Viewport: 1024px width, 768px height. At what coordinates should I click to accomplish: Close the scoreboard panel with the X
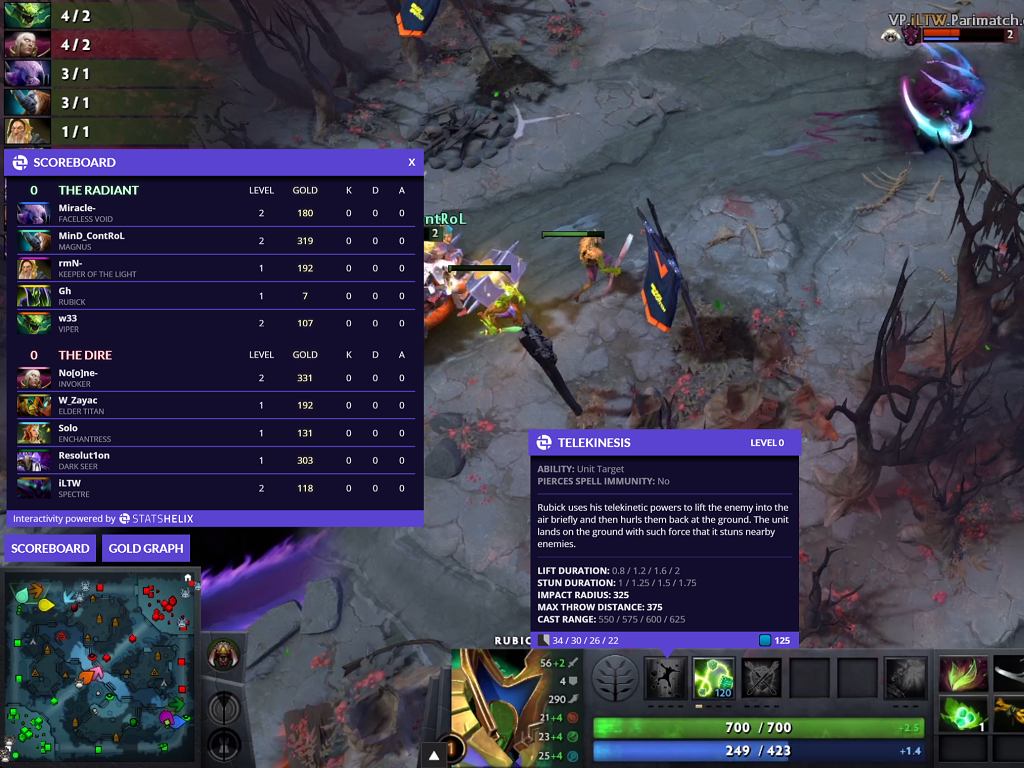tap(411, 162)
